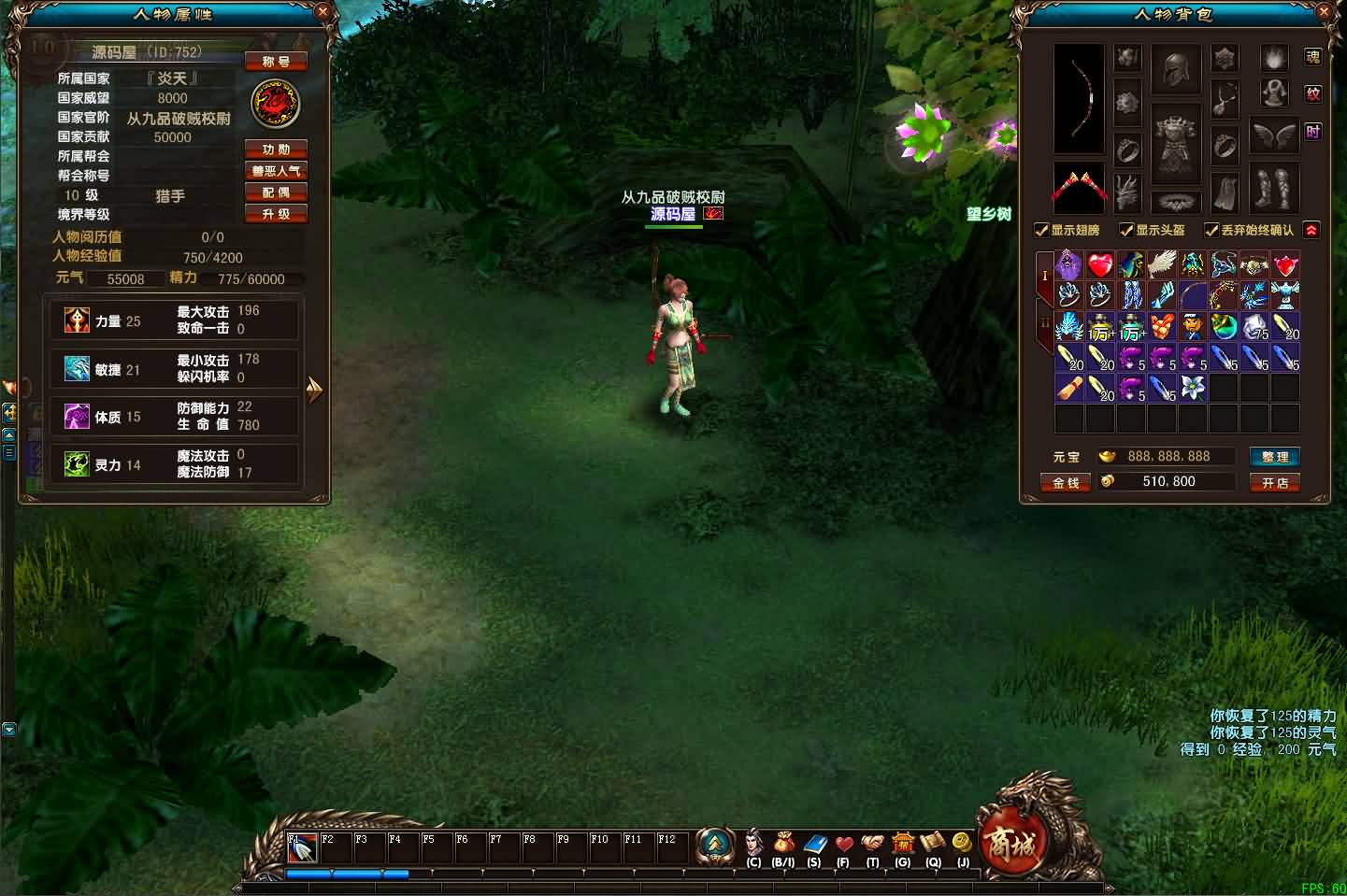This screenshot has height=896, width=1347.
Task: Open the quest scroll (Q) icon
Action: (x=933, y=841)
